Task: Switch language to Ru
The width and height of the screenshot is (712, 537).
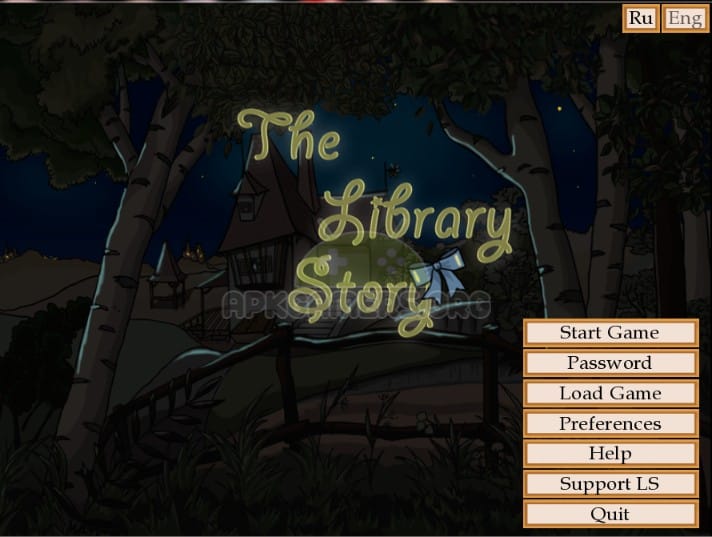Action: point(641,18)
